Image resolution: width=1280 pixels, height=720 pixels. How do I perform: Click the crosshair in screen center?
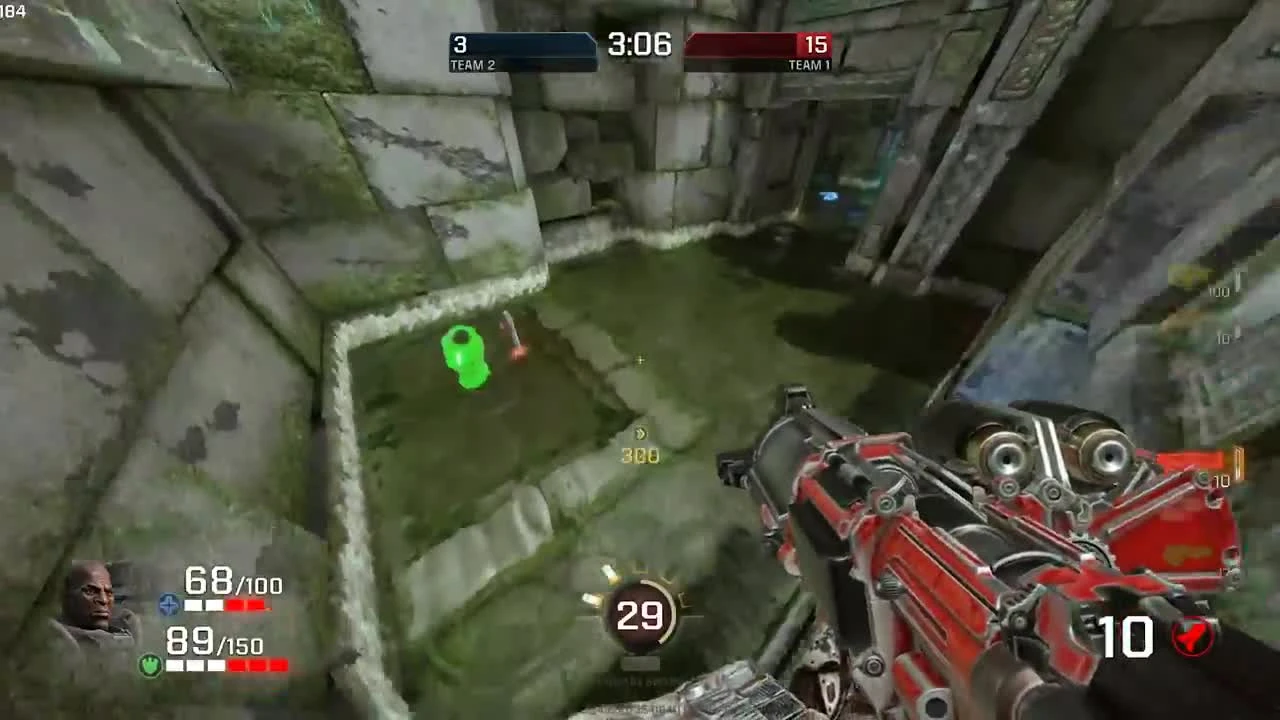pyautogui.click(x=640, y=360)
